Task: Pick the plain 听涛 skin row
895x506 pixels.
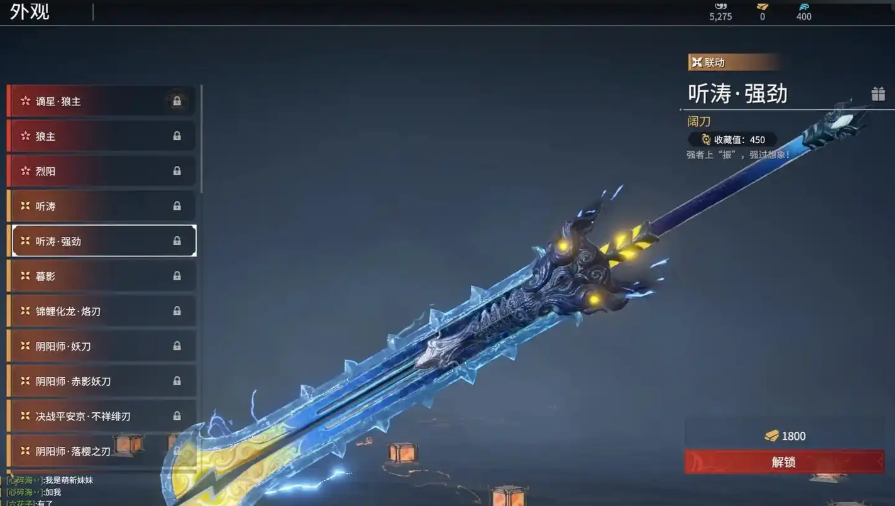Action: click(100, 206)
